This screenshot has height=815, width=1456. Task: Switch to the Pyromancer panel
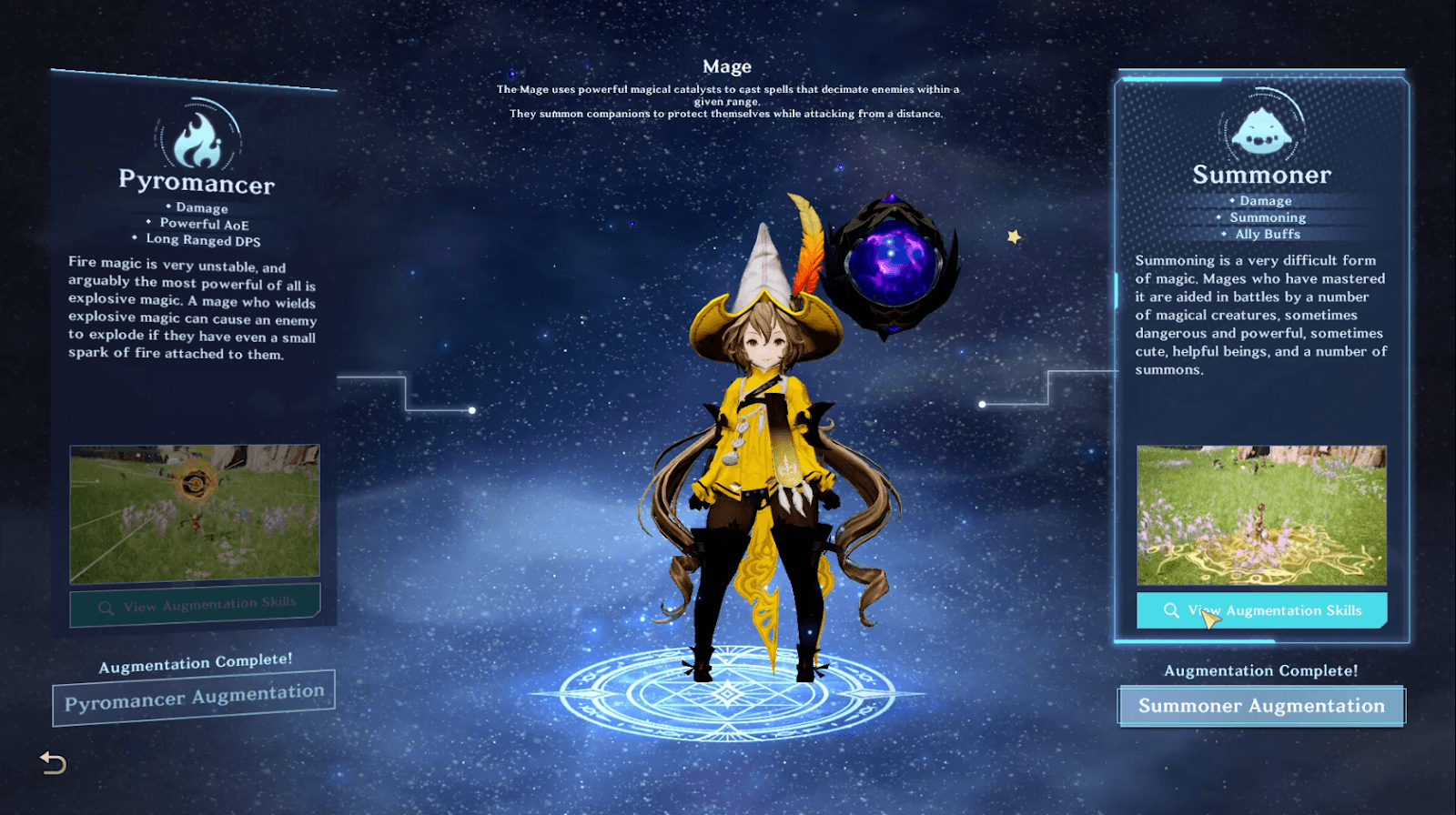coord(197,184)
